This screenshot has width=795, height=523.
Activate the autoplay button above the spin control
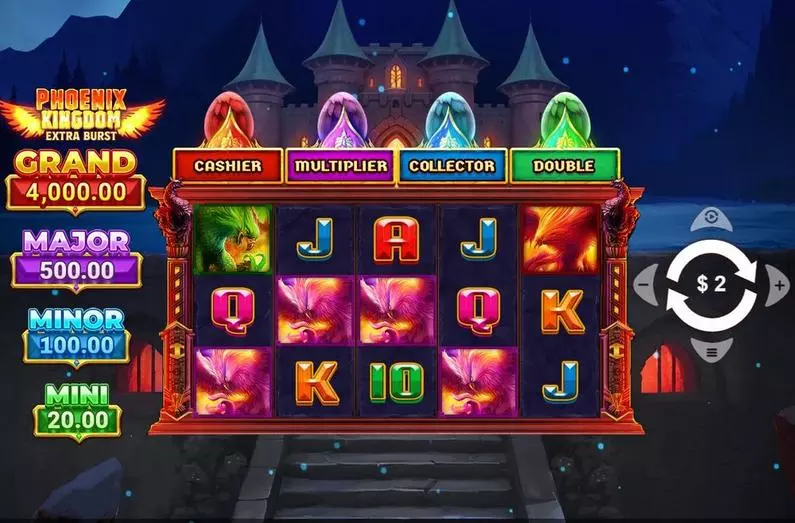[711, 217]
